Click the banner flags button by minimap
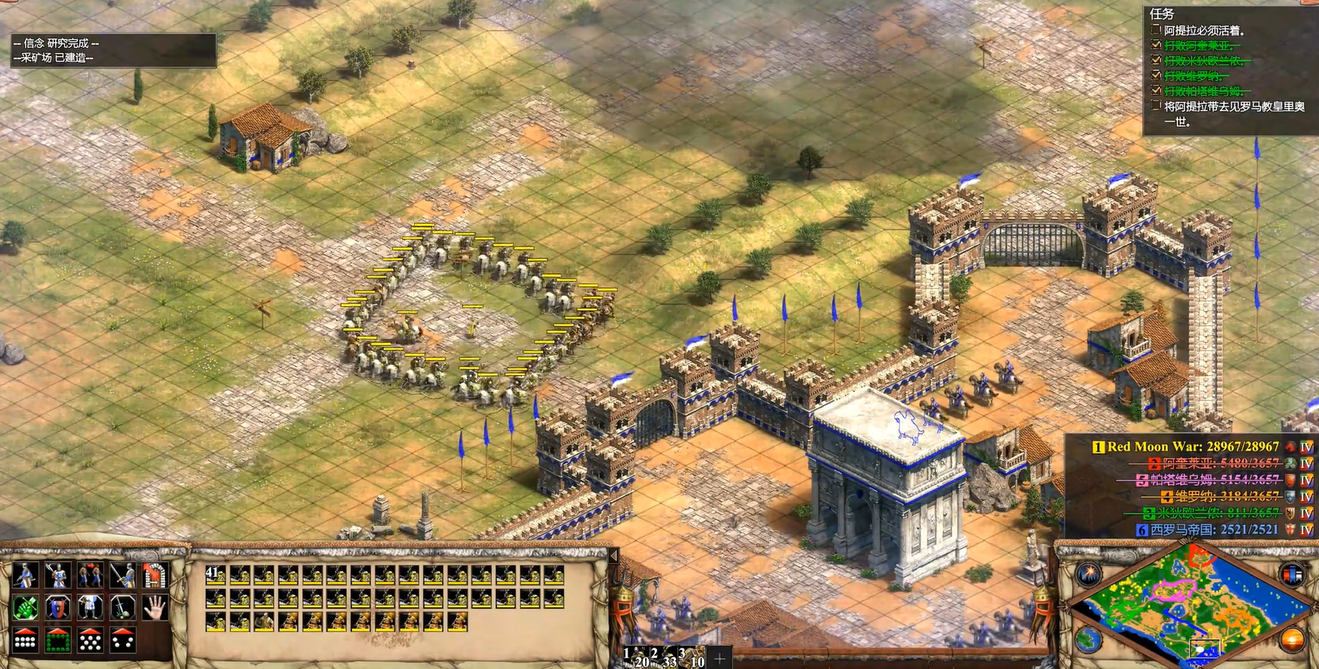This screenshot has width=1319, height=669. click(x=1291, y=574)
